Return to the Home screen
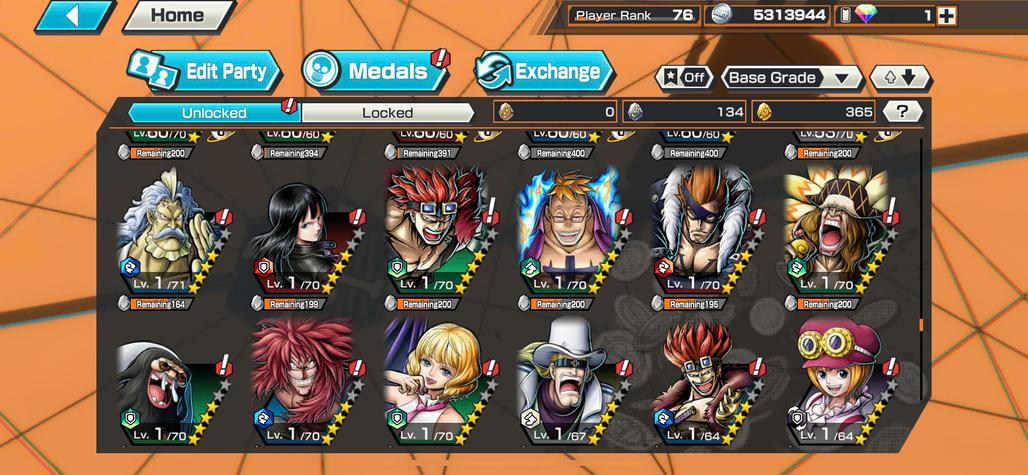The width and height of the screenshot is (1028, 475). (176, 16)
